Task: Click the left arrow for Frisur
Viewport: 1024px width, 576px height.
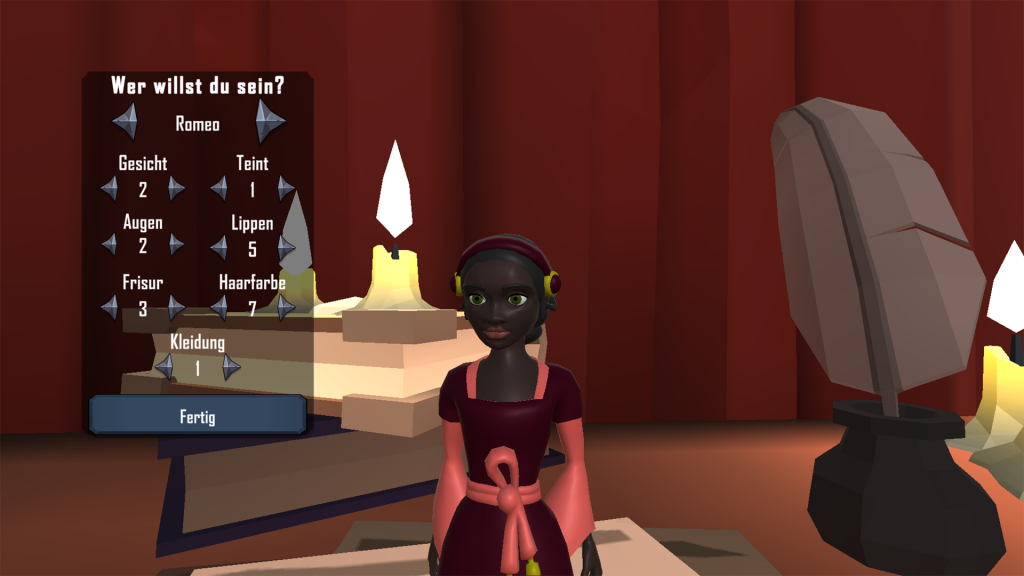Action: pyautogui.click(x=110, y=307)
